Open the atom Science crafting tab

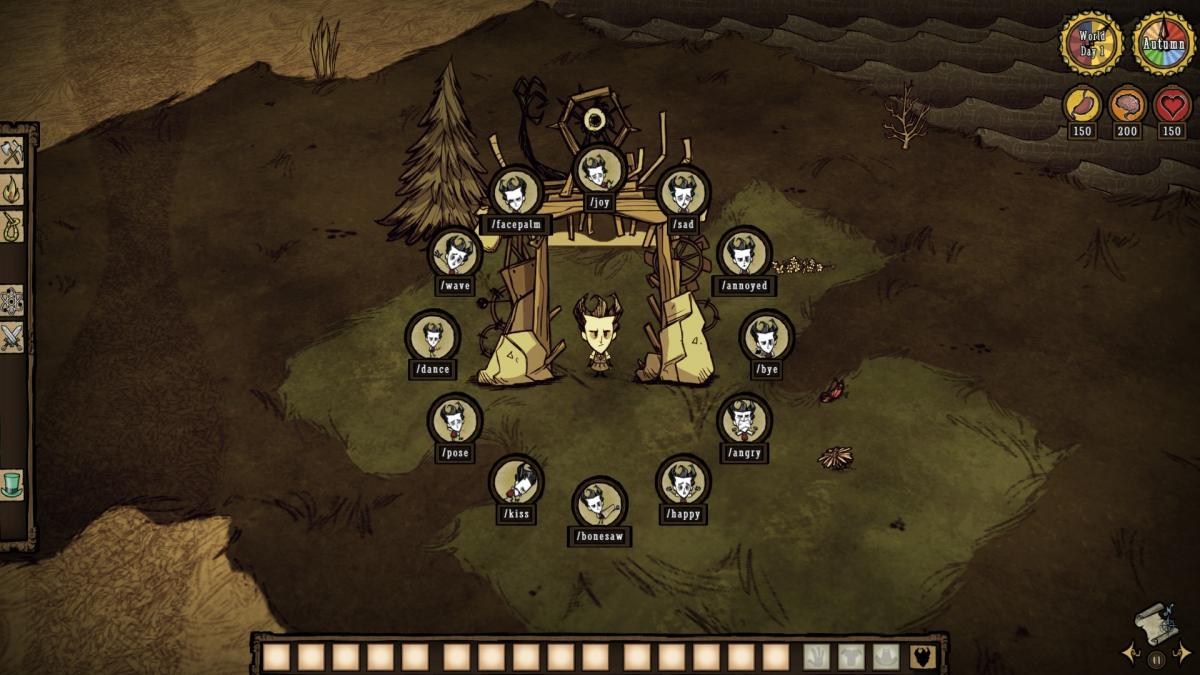[12, 300]
